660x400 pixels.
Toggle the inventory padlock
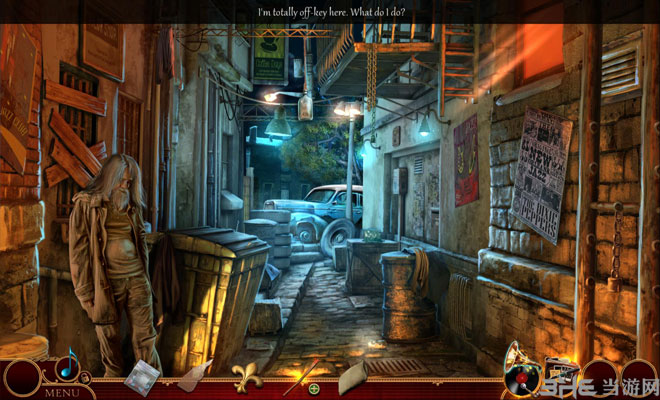[x=86, y=377]
